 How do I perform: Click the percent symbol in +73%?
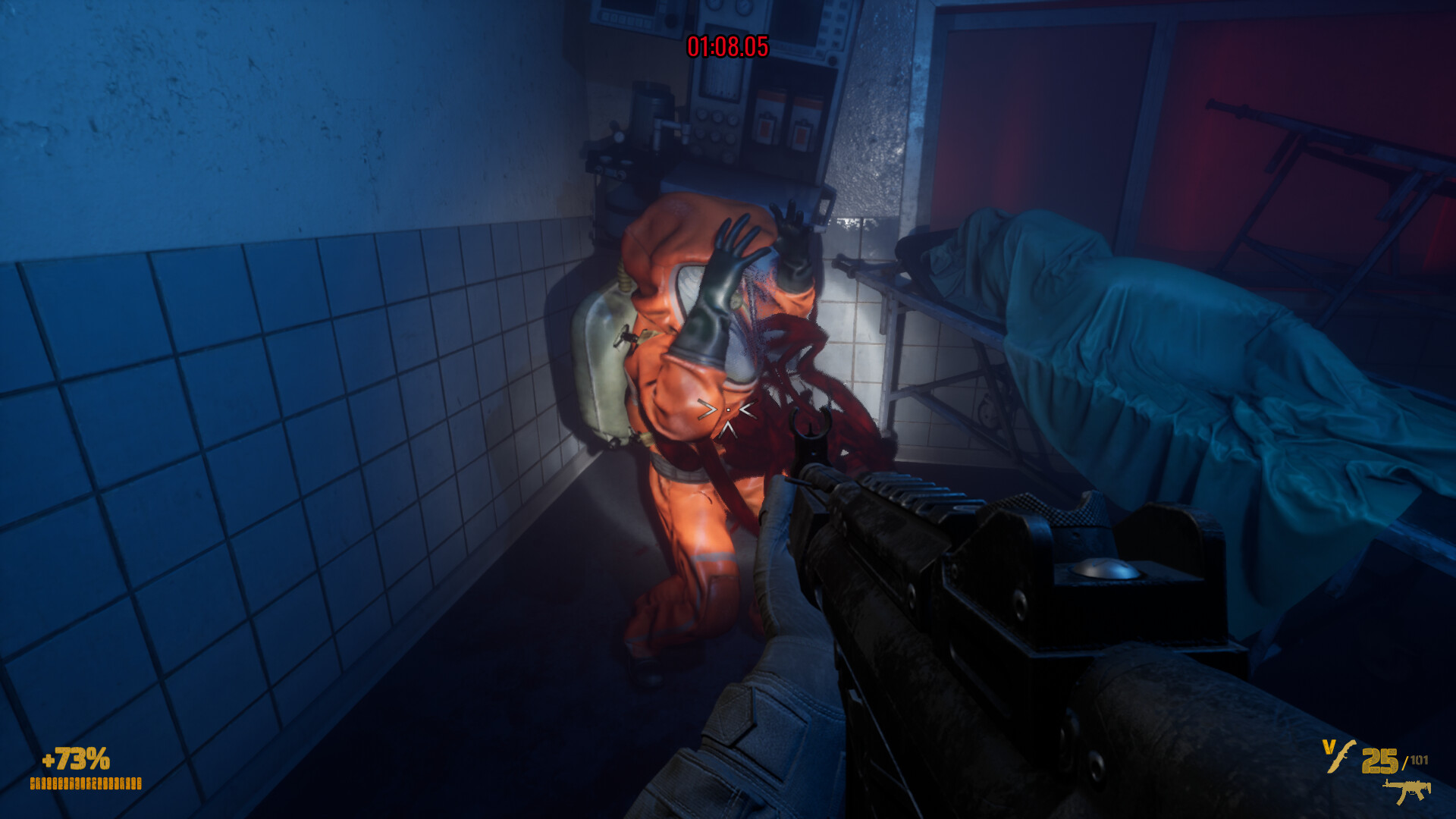101,758
